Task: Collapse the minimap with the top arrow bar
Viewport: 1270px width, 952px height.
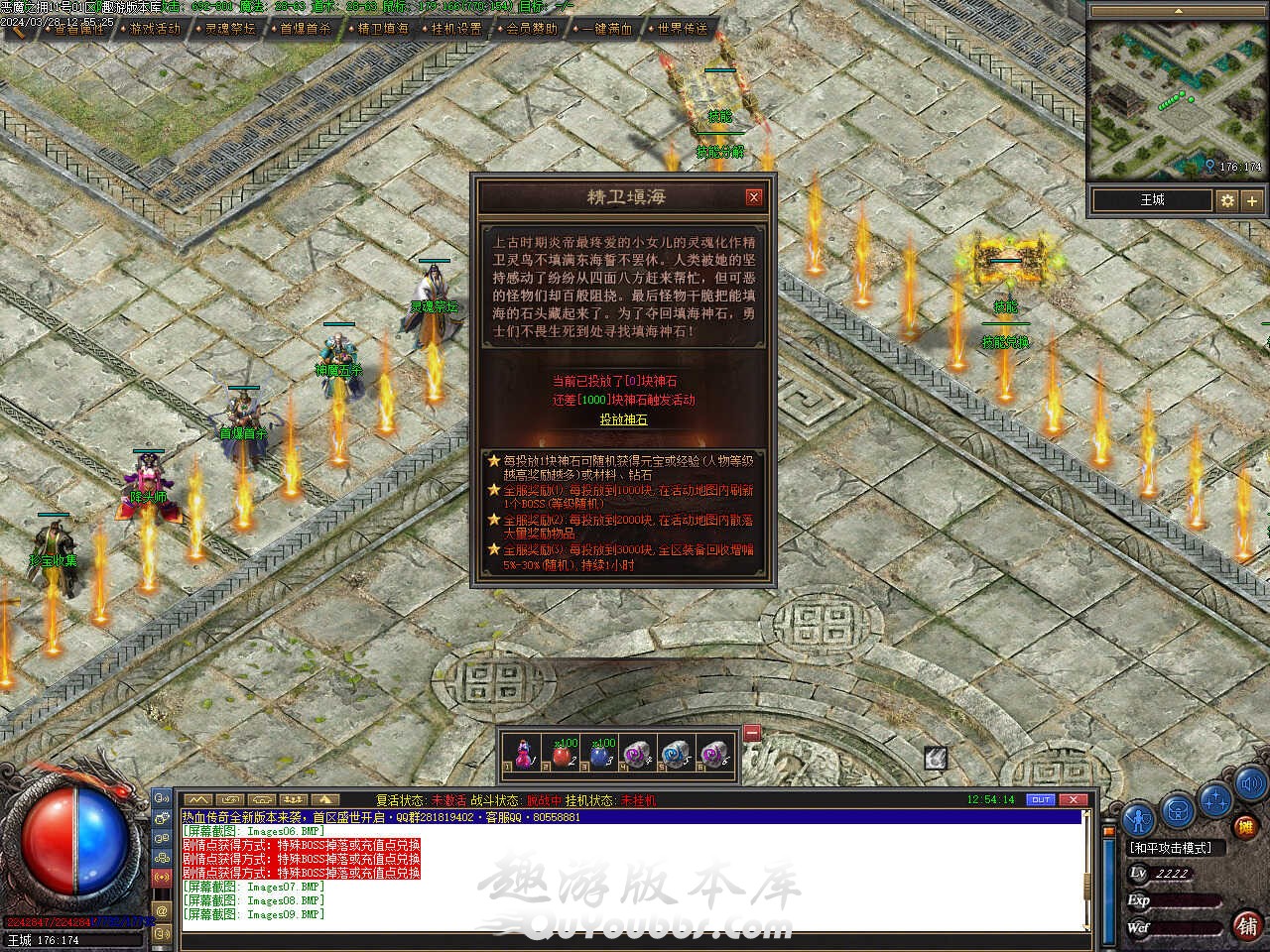Action: [x=1178, y=10]
